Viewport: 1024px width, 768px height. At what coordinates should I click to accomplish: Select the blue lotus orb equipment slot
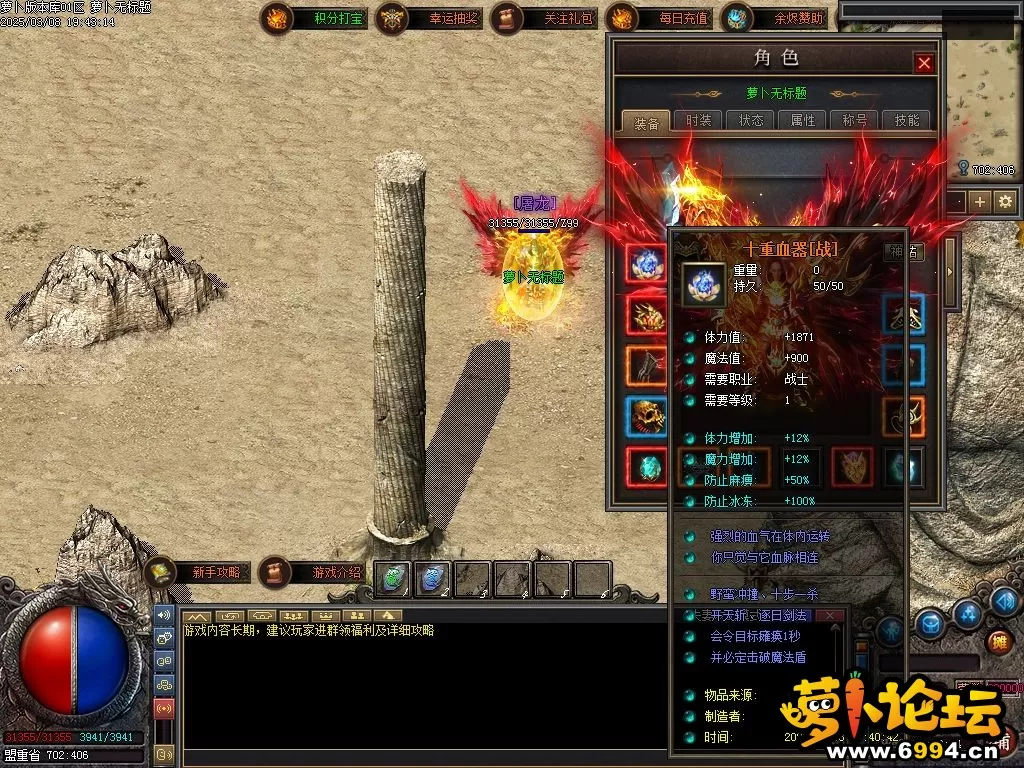click(x=645, y=263)
